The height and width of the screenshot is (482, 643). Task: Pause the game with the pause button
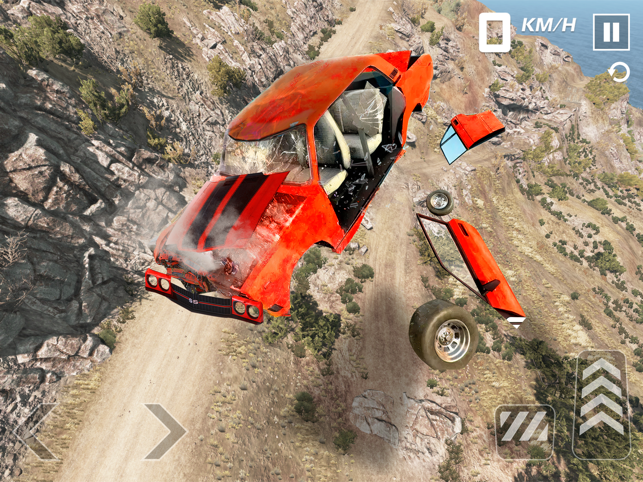(611, 32)
